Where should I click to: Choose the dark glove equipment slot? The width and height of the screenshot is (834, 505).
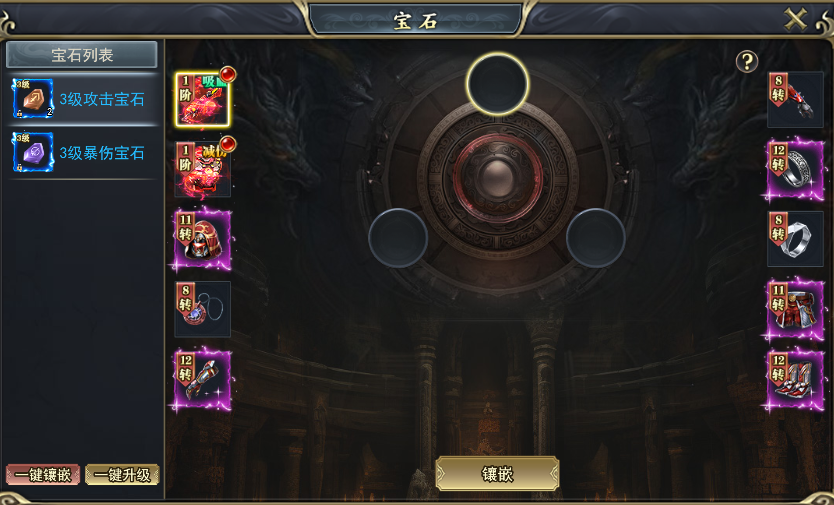tap(795, 100)
